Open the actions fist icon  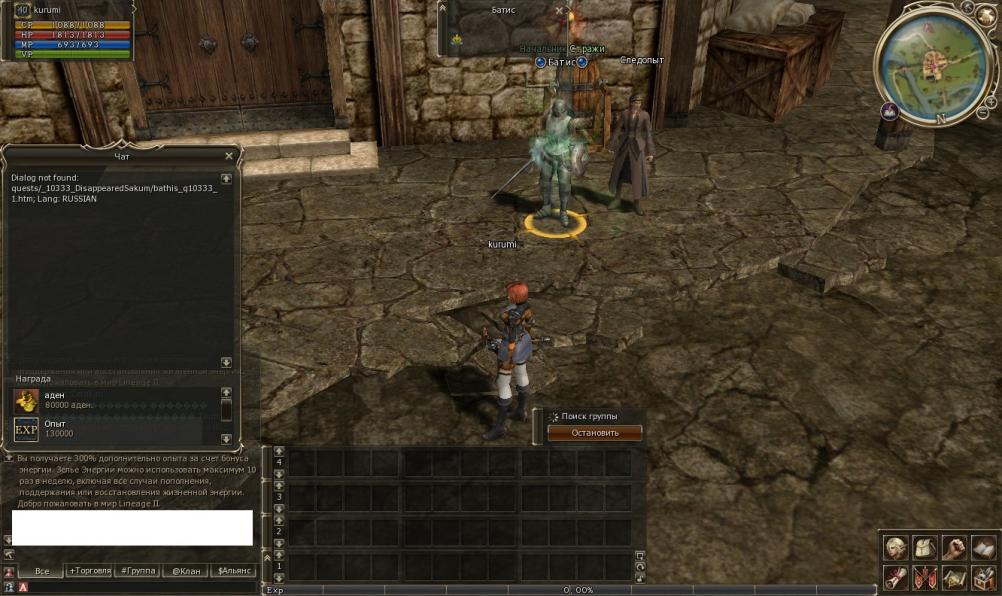[x=954, y=547]
